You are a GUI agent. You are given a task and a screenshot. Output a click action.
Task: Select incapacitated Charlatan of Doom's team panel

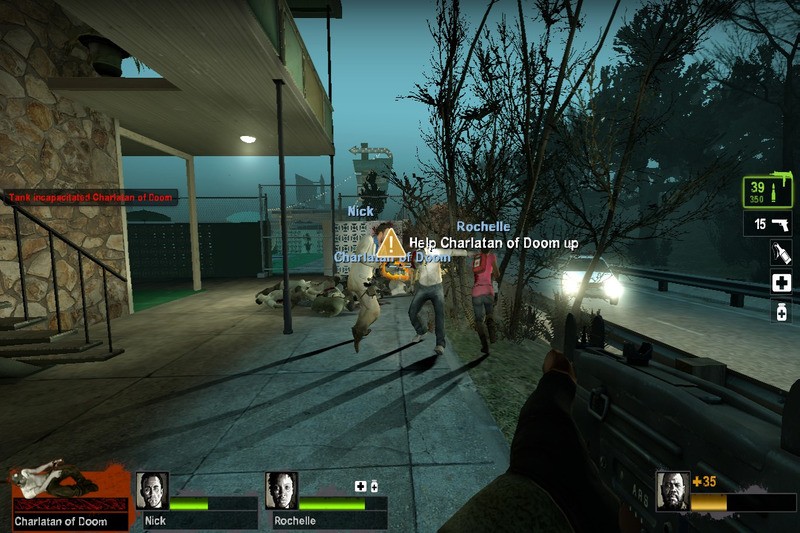[70, 497]
